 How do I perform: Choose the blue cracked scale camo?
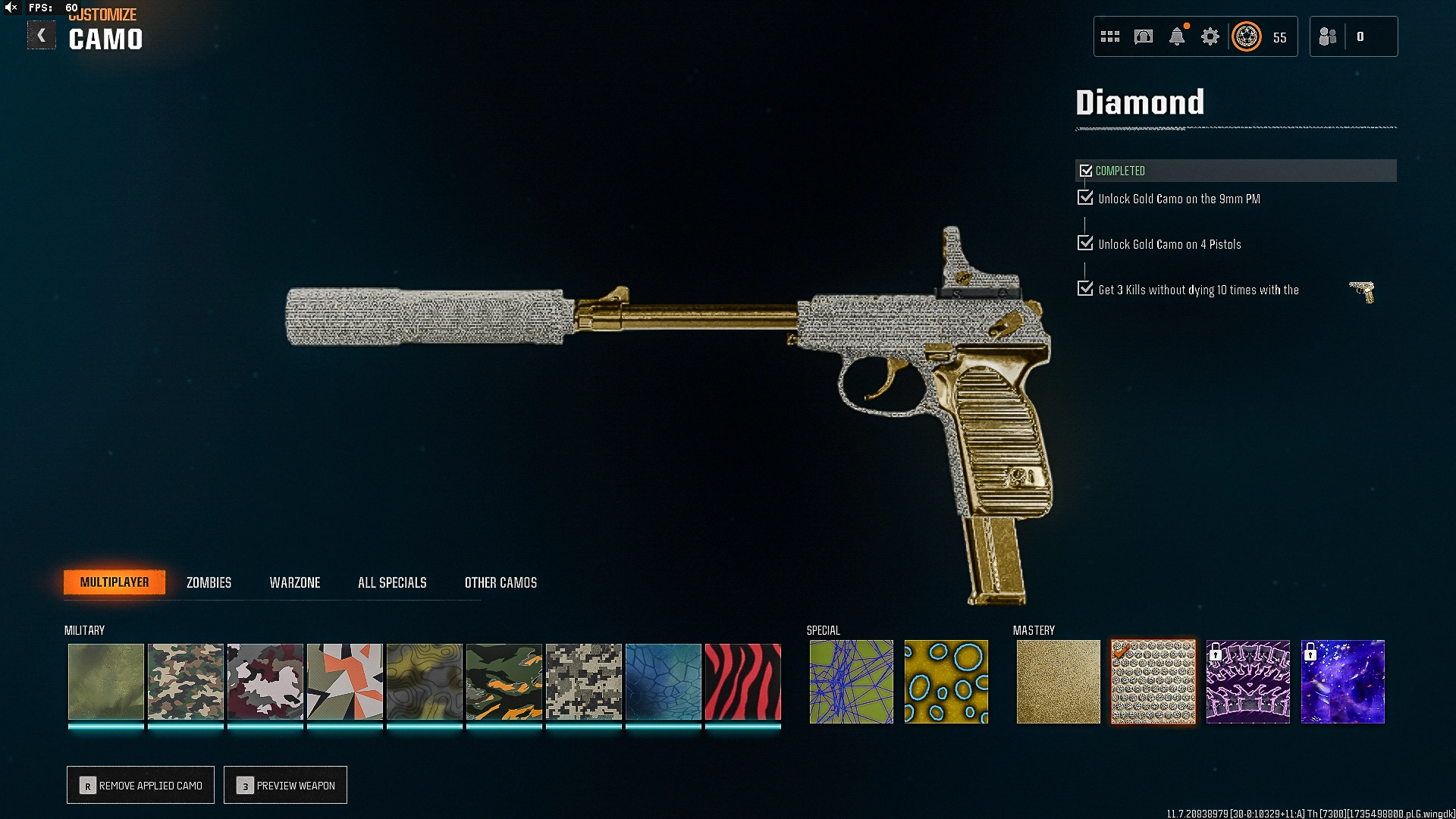coord(664,681)
